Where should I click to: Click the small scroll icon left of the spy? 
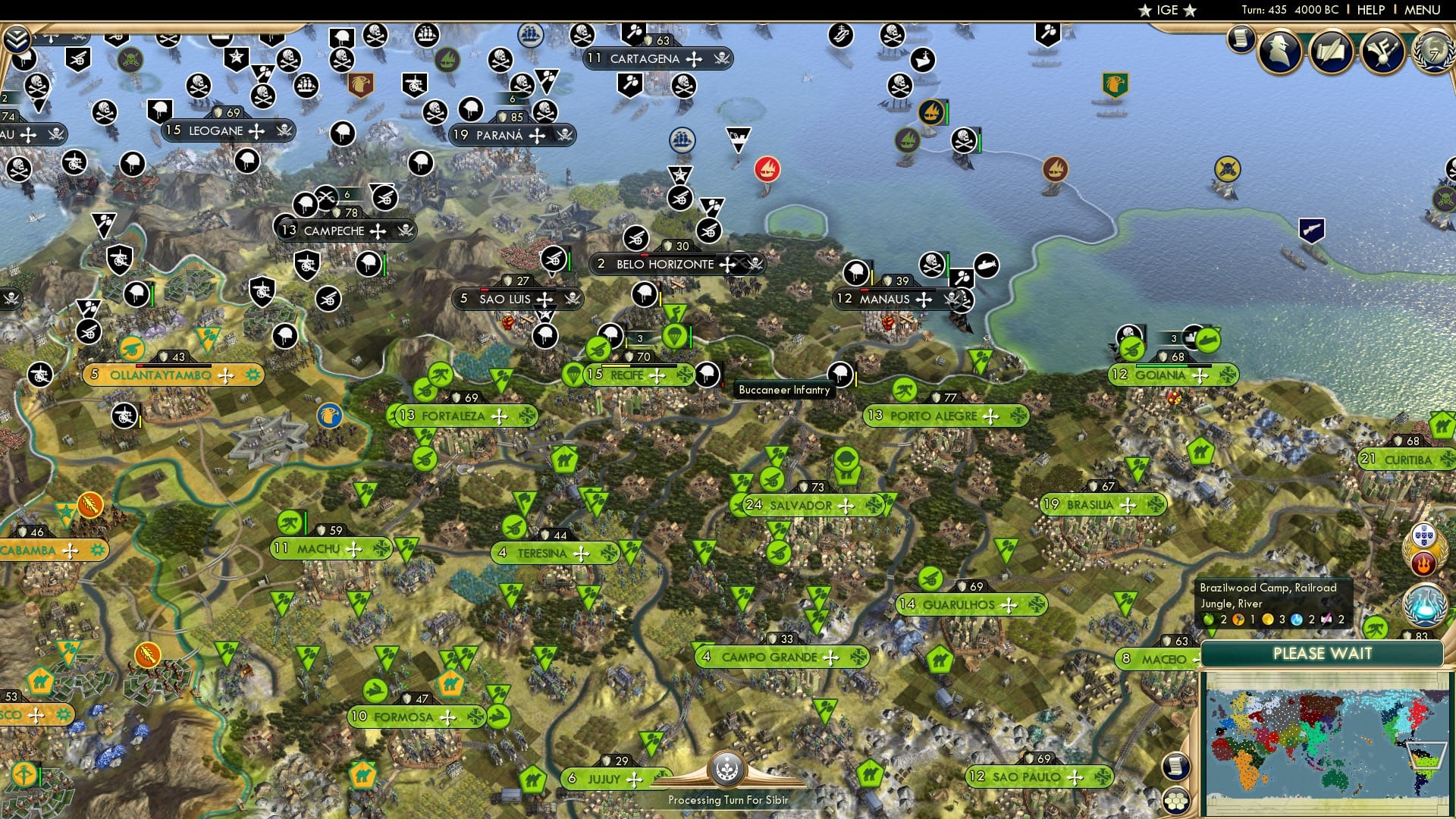tap(1241, 41)
